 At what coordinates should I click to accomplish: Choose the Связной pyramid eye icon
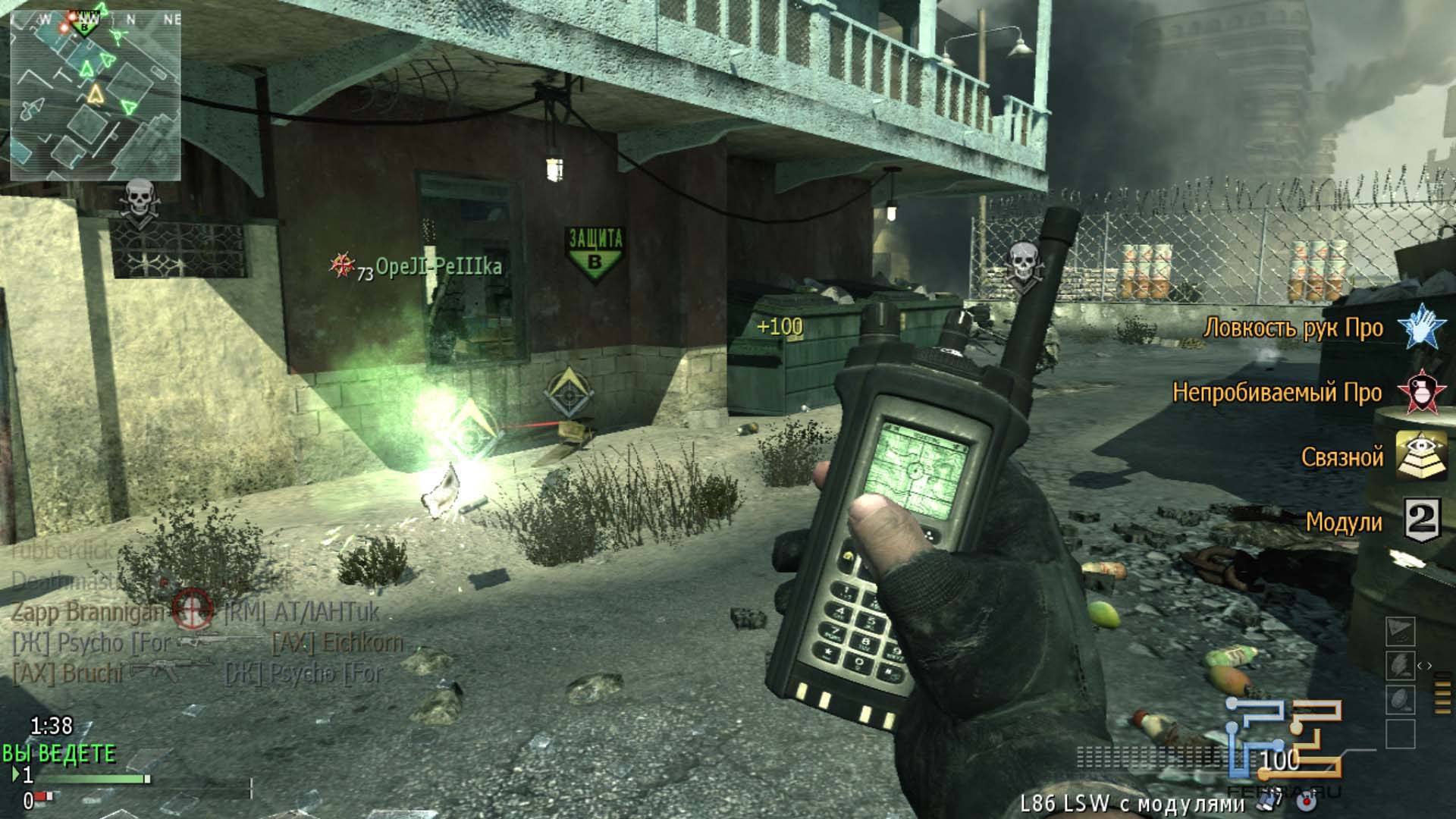[x=1420, y=456]
